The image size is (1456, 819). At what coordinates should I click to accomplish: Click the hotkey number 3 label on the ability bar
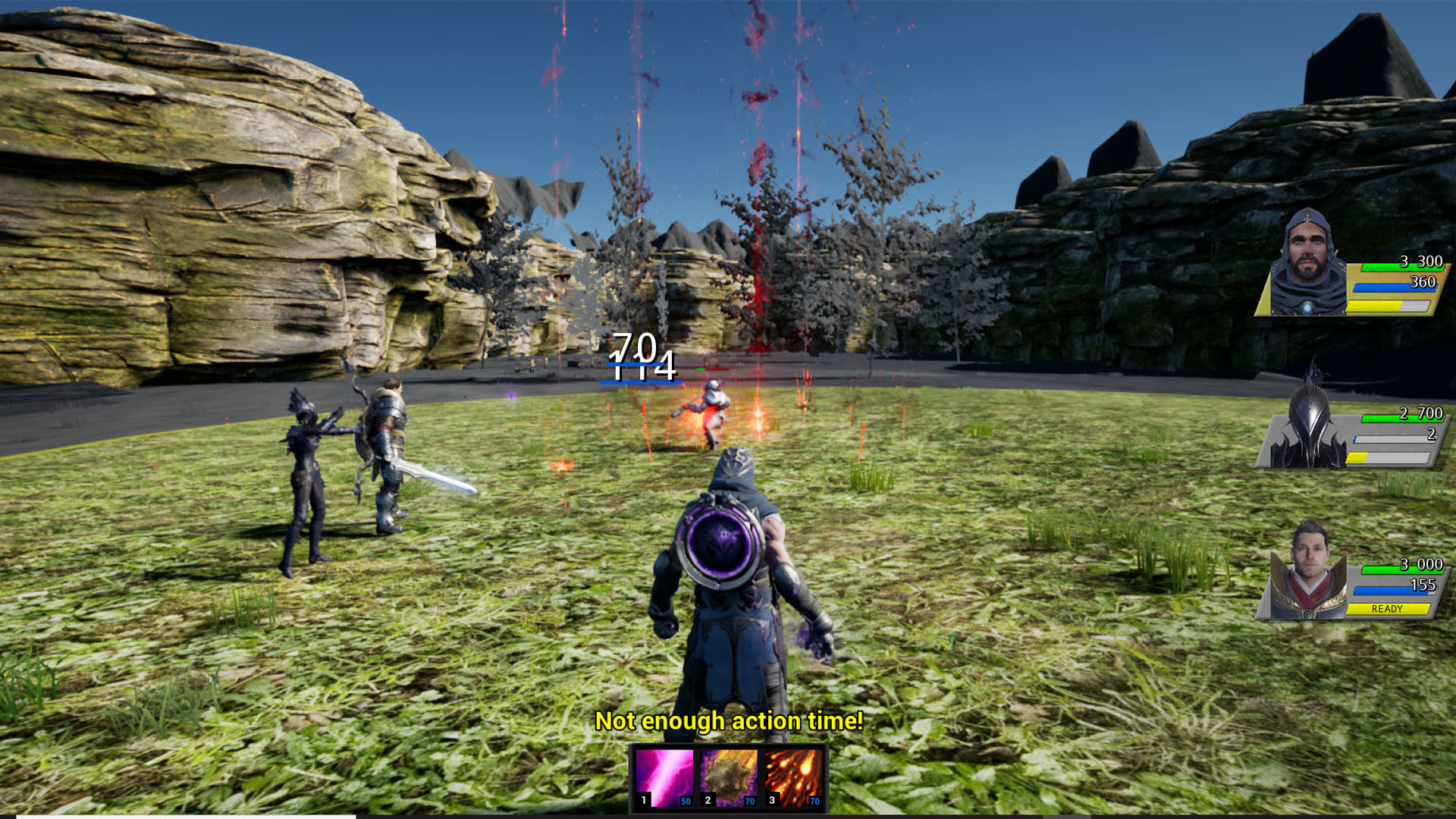click(771, 800)
